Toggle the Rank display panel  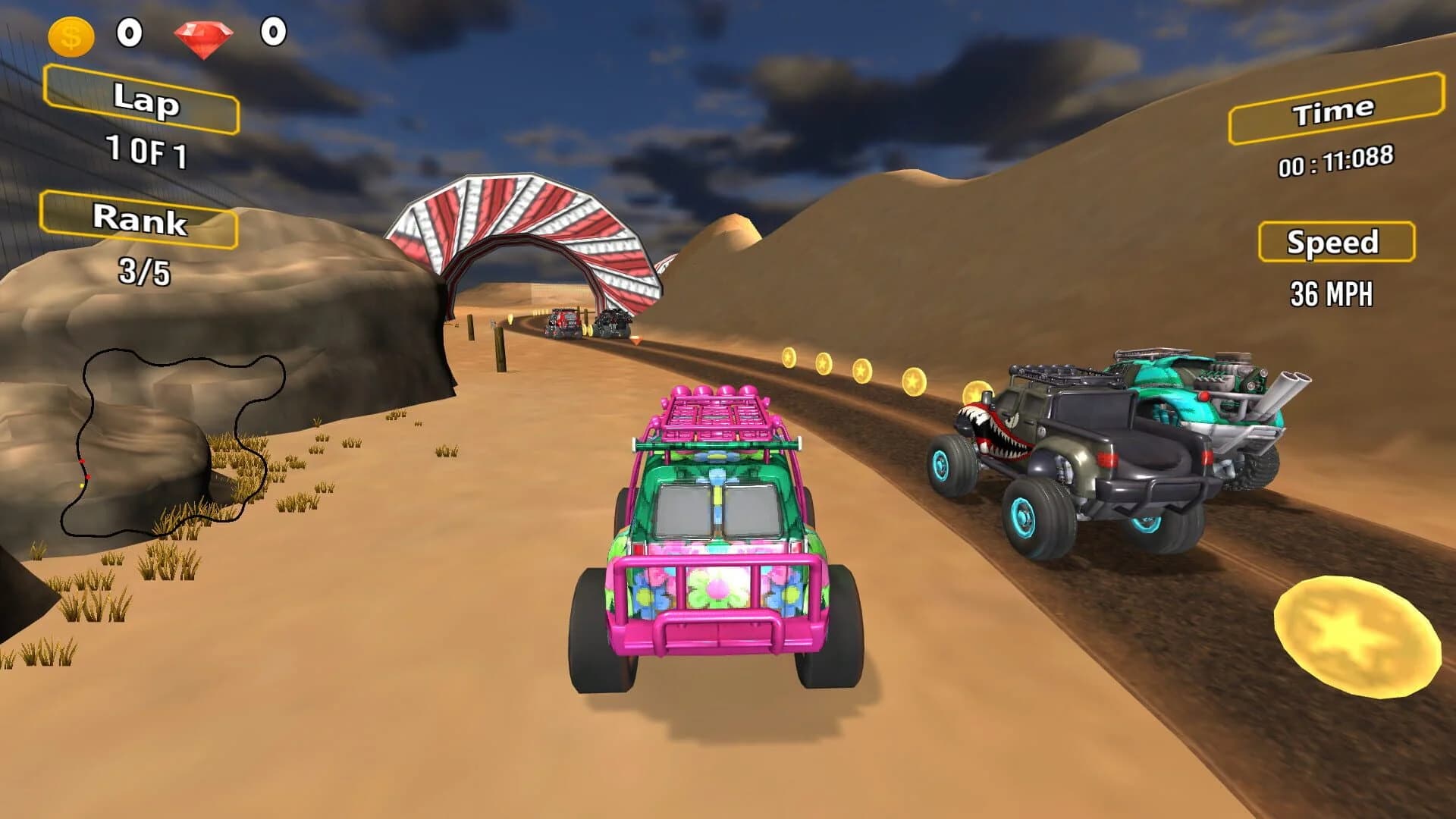tap(140, 222)
